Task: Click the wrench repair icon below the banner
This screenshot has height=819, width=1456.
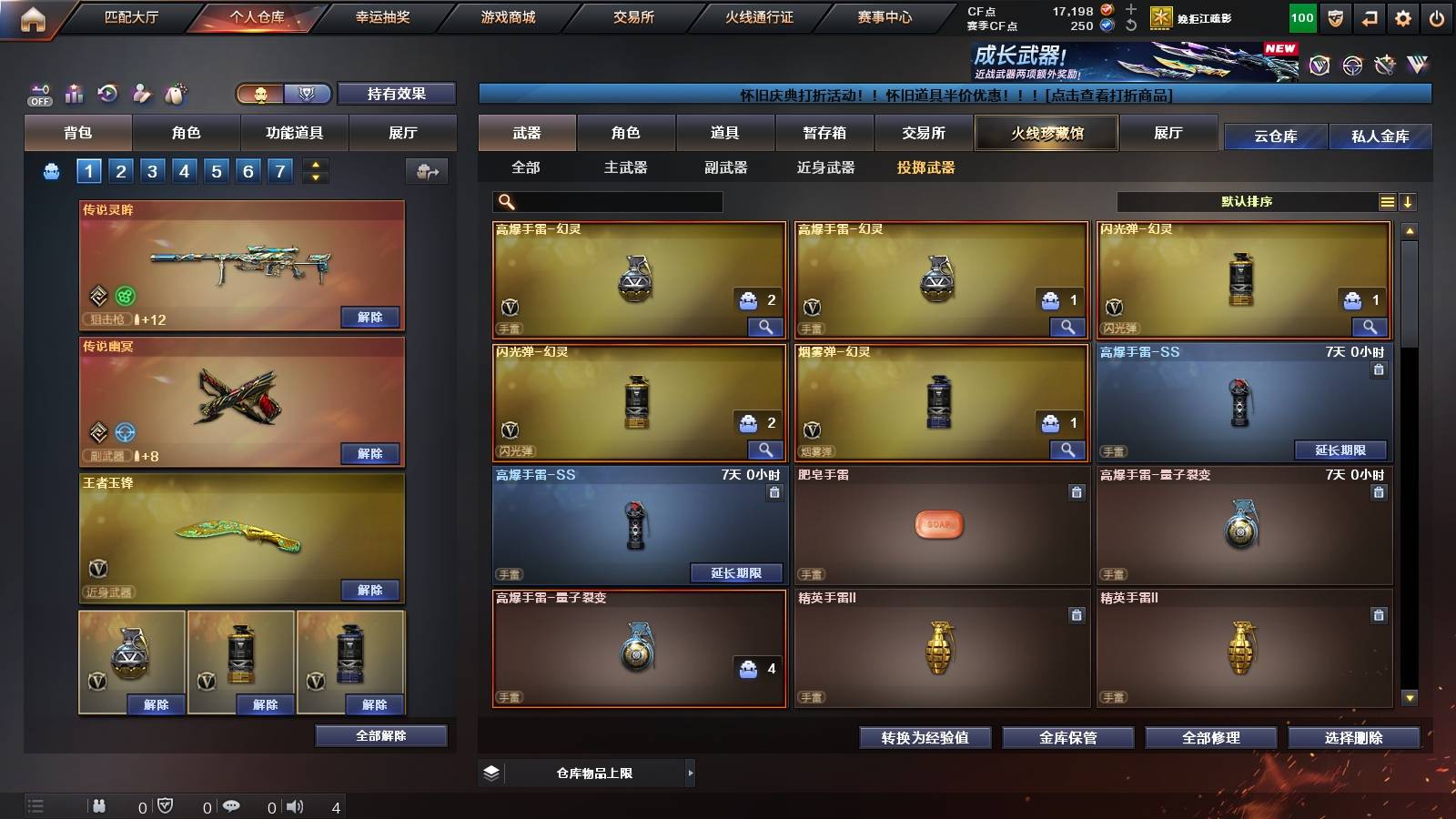Action: pyautogui.click(x=1386, y=64)
